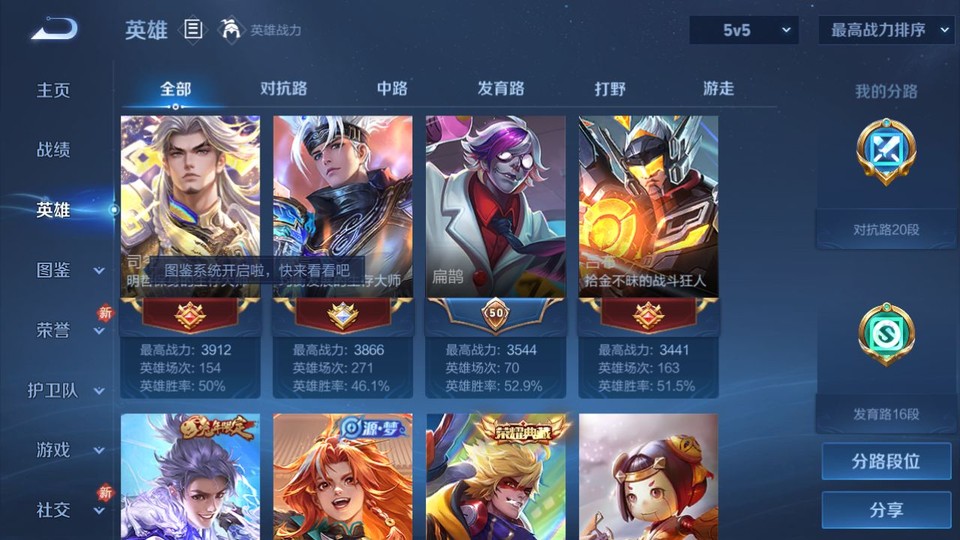
Task: Share hero stats with 分享 button
Action: click(x=886, y=510)
